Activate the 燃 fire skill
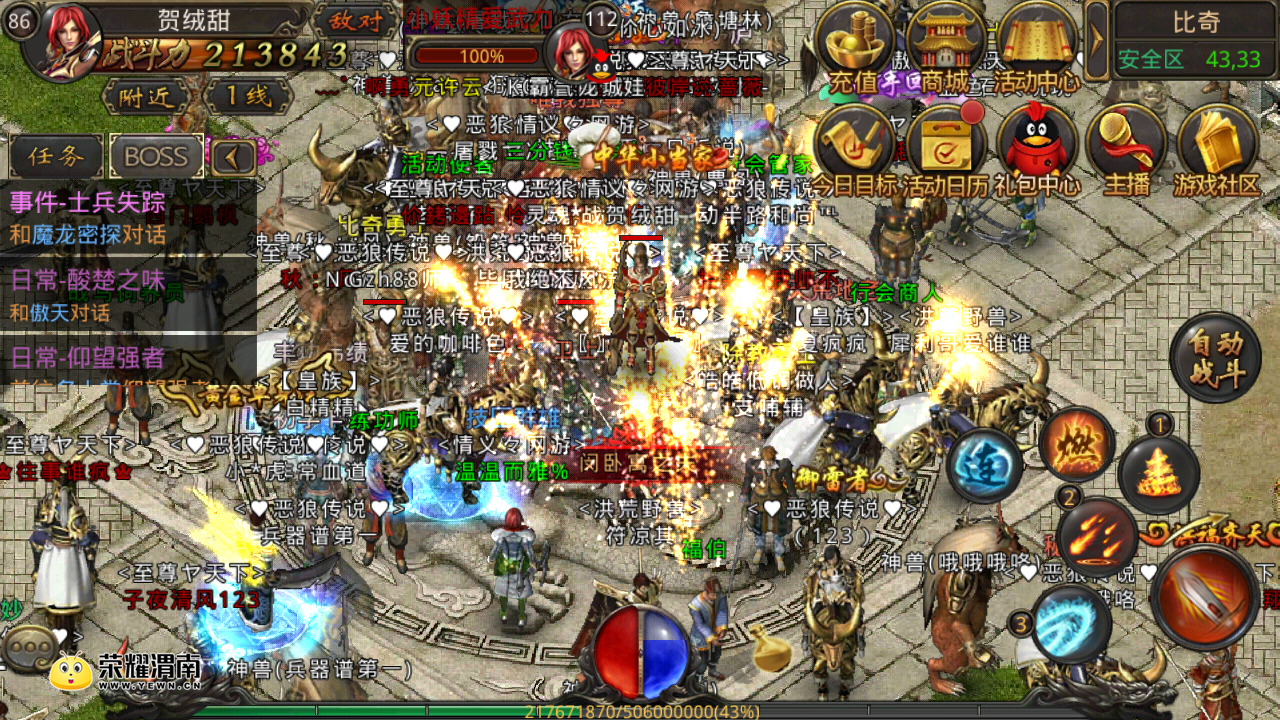 tap(1076, 444)
